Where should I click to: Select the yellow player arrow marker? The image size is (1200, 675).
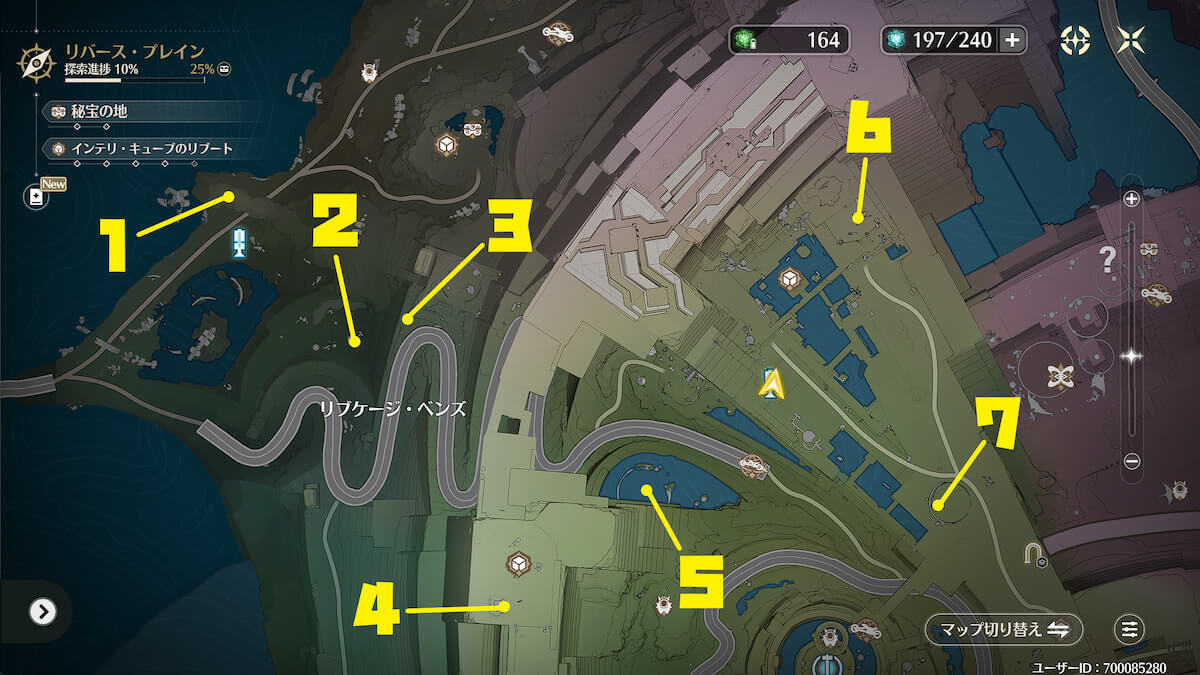769,382
